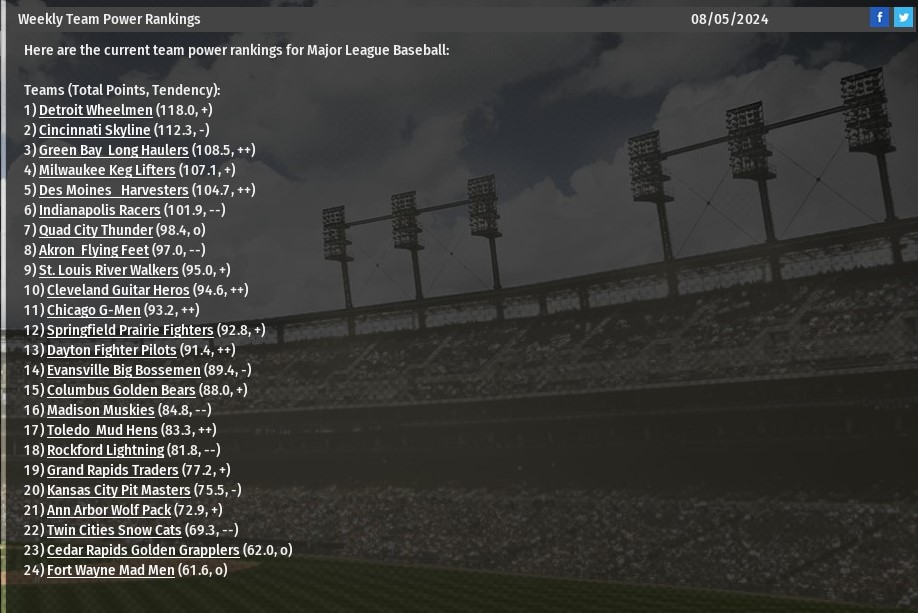The image size is (918, 613).
Task: Open the Fort Wayne Mad Men link
Action: click(x=110, y=570)
